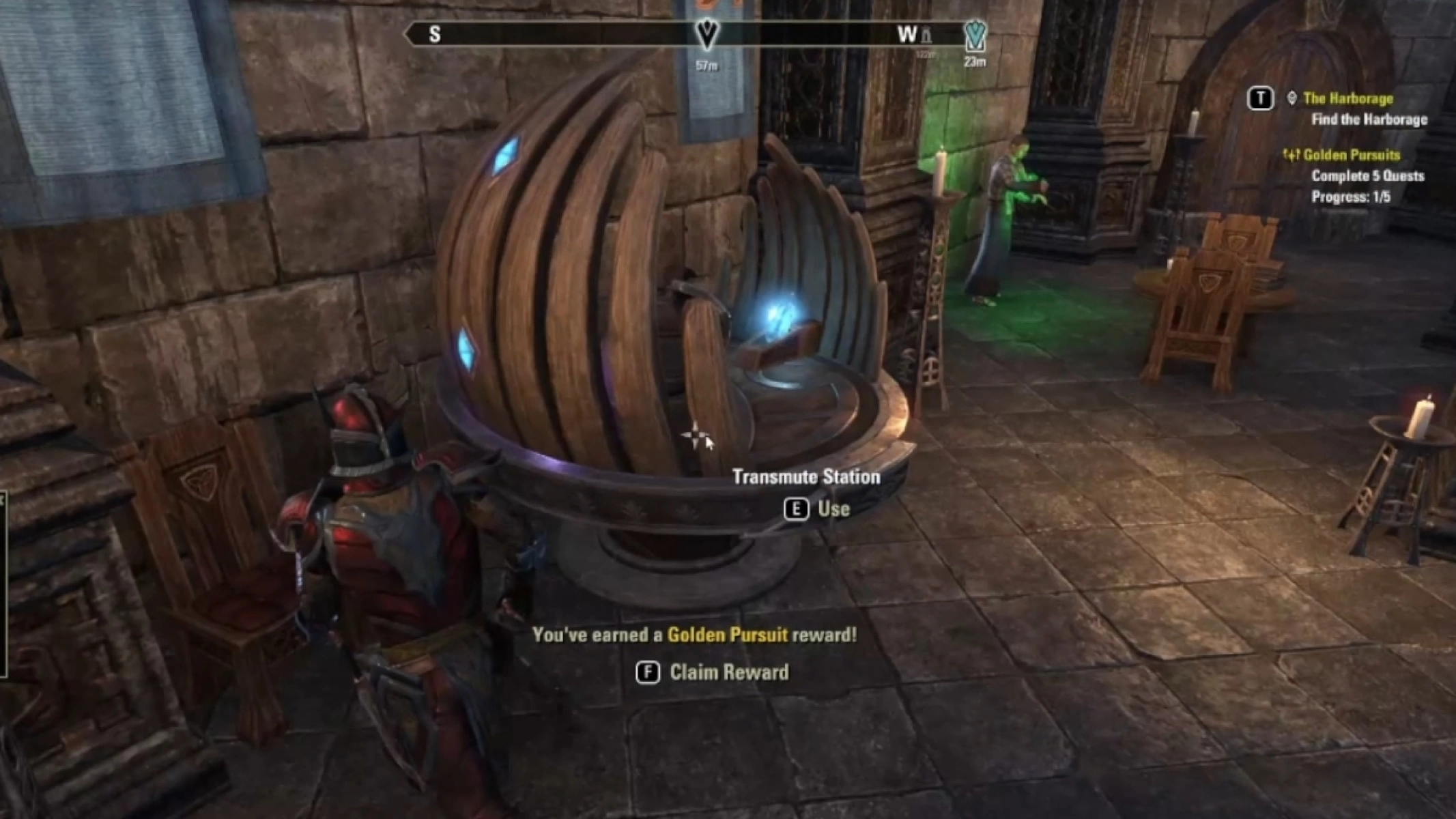The width and height of the screenshot is (1456, 819).
Task: Click the small structure icon near the W marker
Action: (925, 35)
